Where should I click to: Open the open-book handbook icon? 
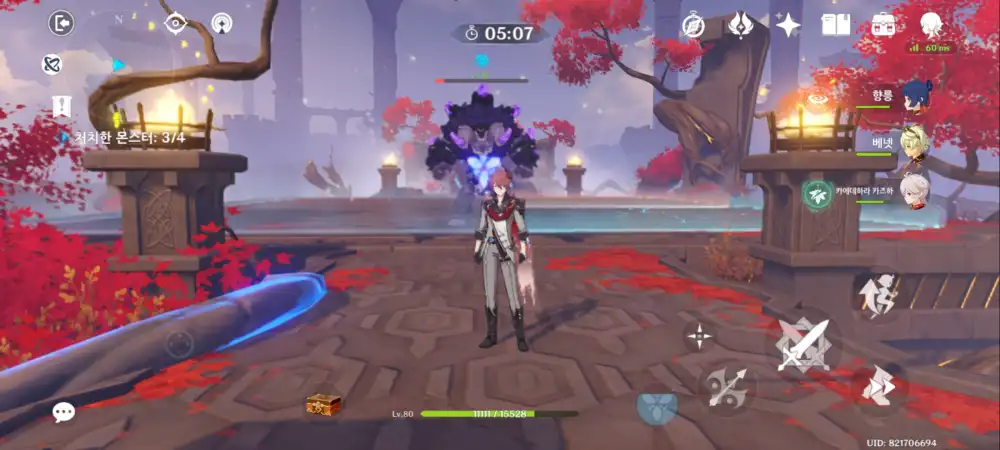coord(835,26)
